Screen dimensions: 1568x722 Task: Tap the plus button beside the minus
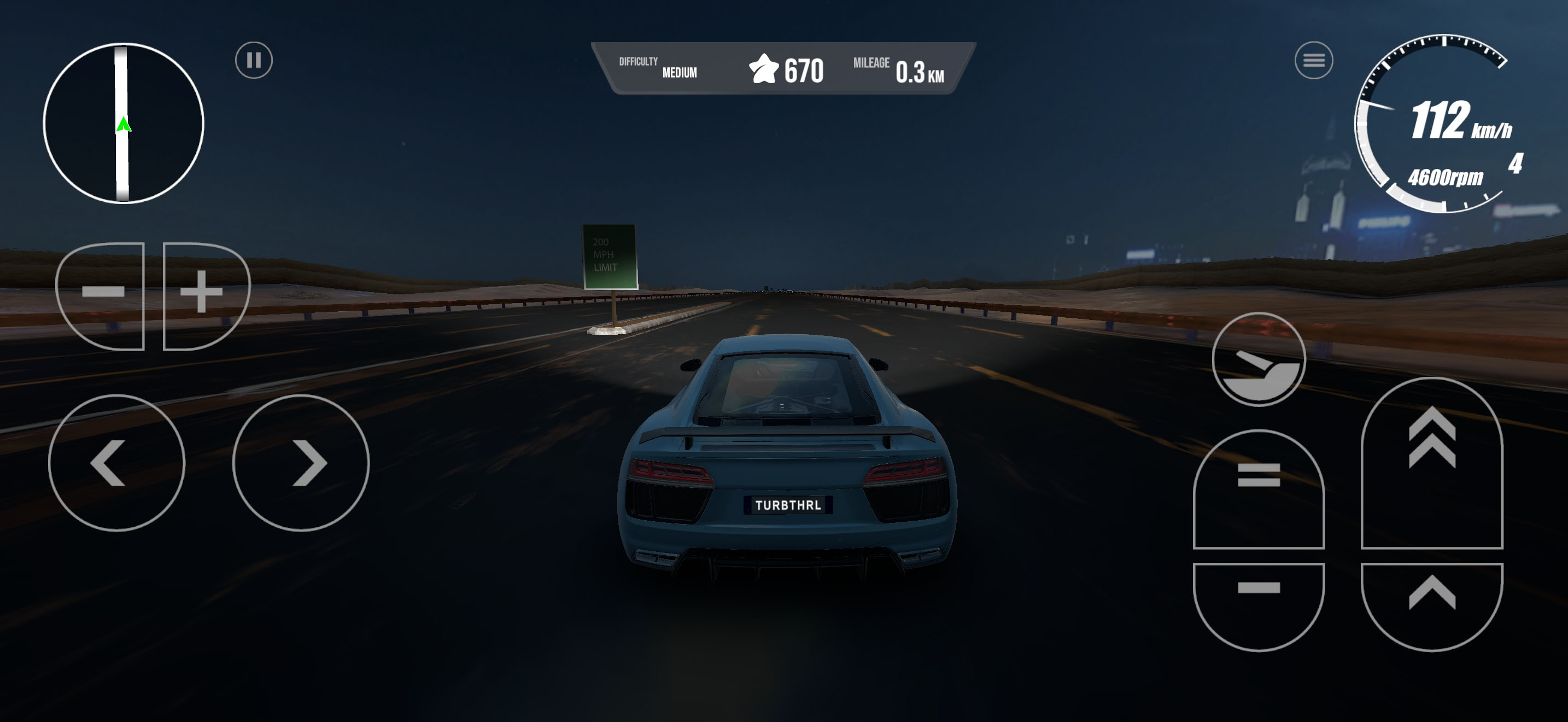pyautogui.click(x=204, y=296)
